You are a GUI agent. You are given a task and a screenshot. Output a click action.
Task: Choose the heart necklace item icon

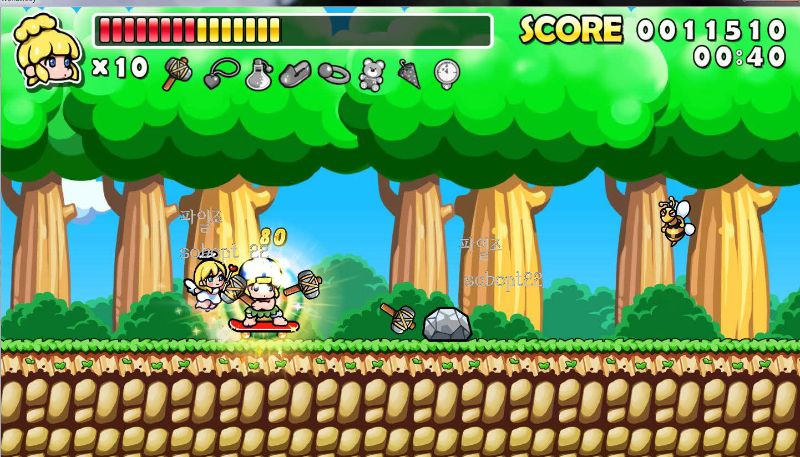pyautogui.click(x=220, y=73)
